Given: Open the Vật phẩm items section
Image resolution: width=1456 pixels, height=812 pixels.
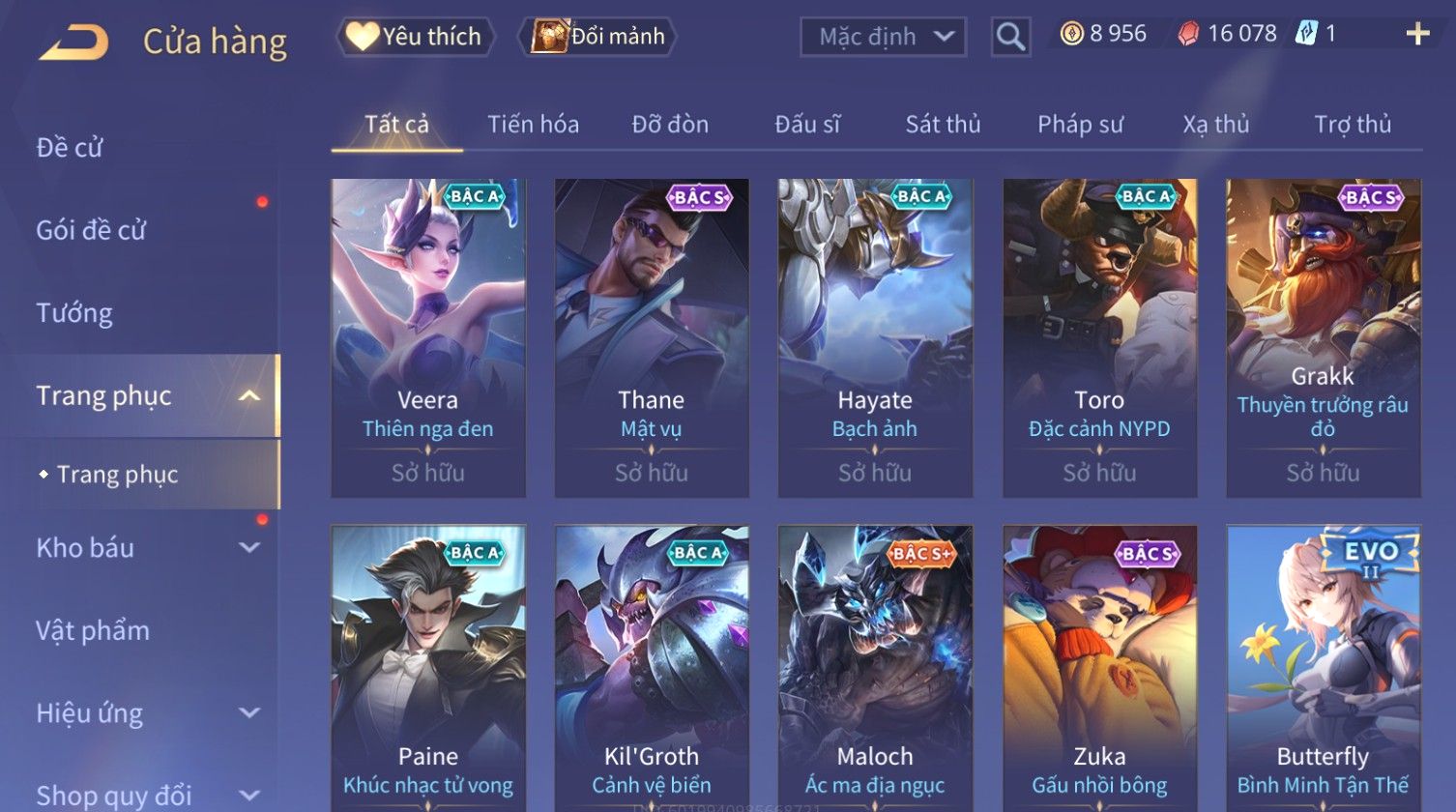Looking at the screenshot, I should pos(93,631).
